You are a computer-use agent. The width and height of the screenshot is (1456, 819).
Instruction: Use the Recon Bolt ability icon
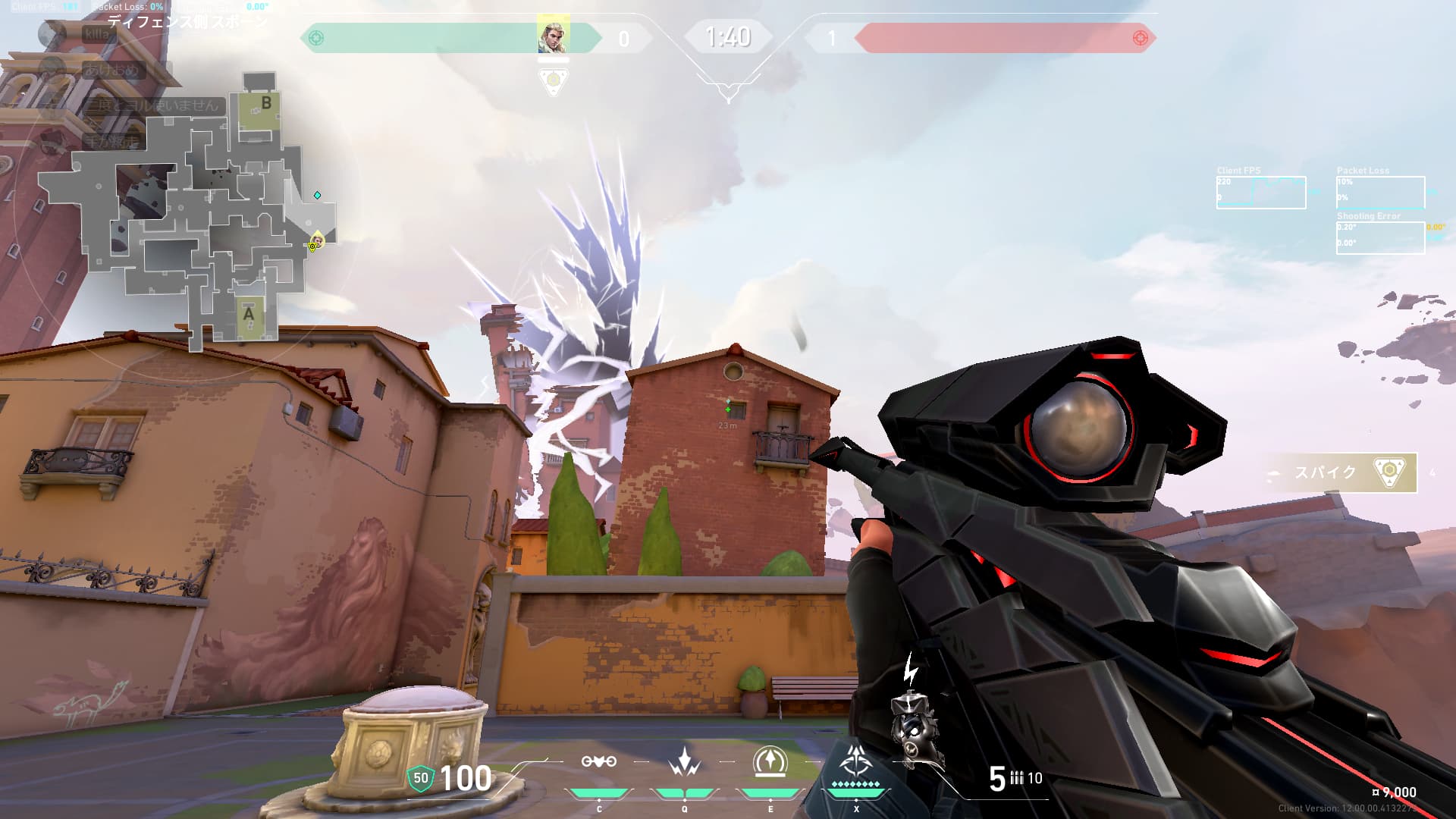[770, 762]
